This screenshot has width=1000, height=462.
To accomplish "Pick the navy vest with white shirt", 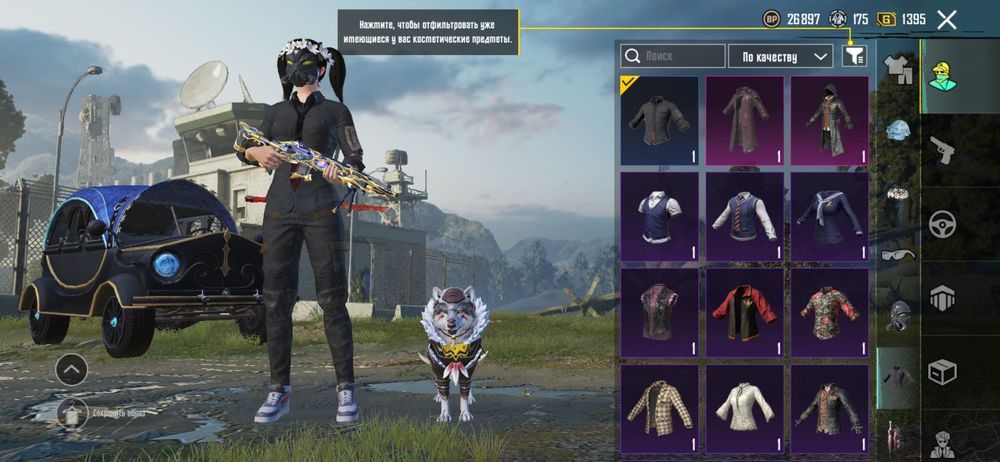I will 659,215.
